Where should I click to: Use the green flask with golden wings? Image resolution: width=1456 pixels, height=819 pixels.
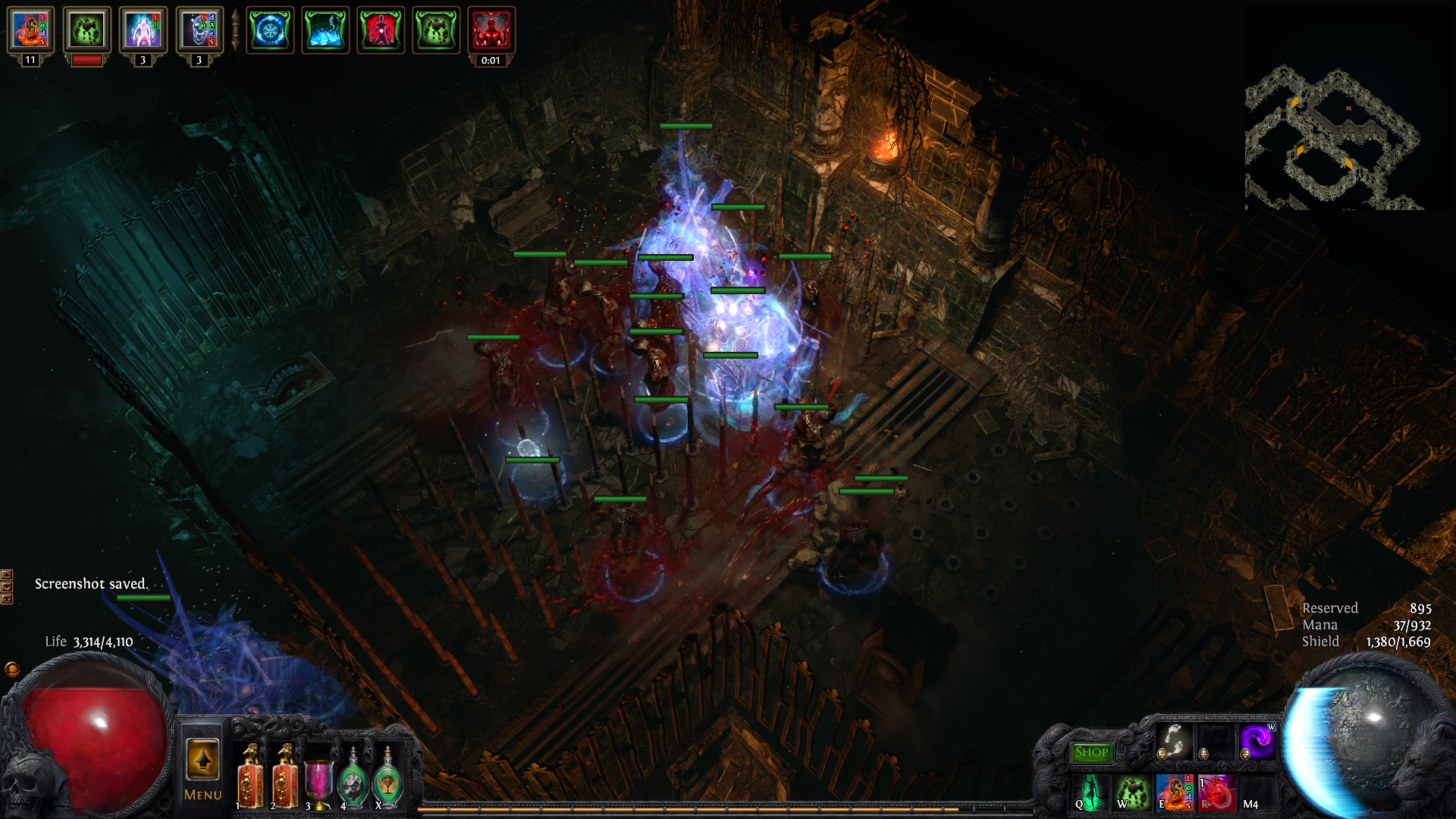[388, 781]
